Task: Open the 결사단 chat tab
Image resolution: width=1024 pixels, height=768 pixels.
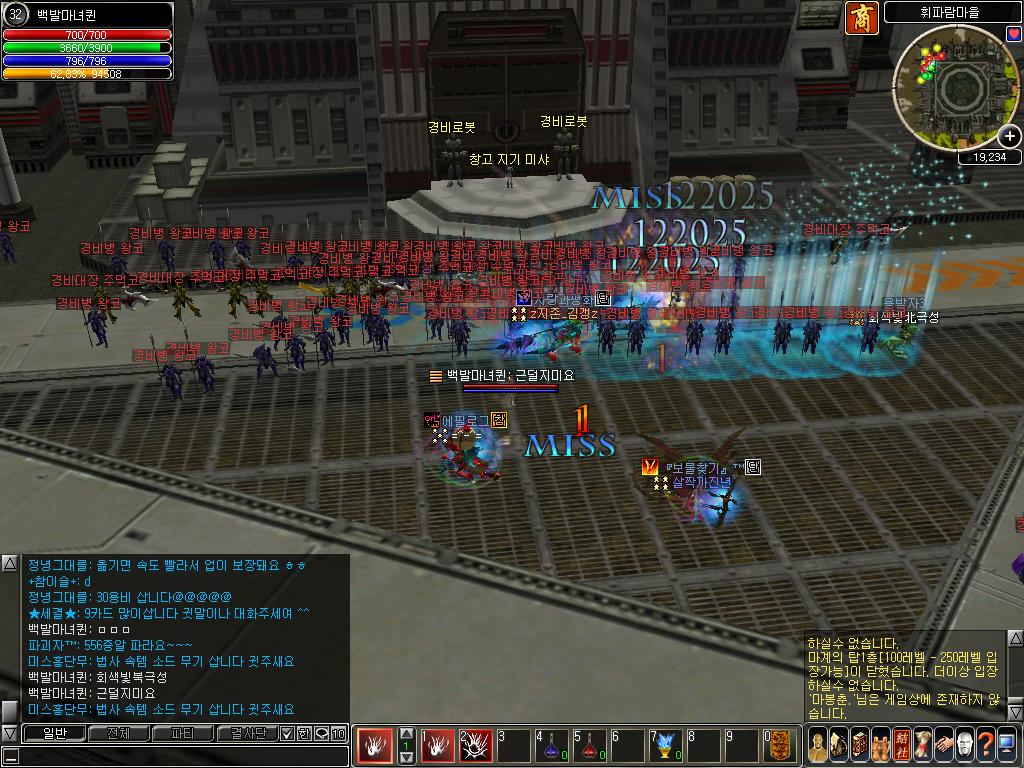Action: click(x=246, y=733)
